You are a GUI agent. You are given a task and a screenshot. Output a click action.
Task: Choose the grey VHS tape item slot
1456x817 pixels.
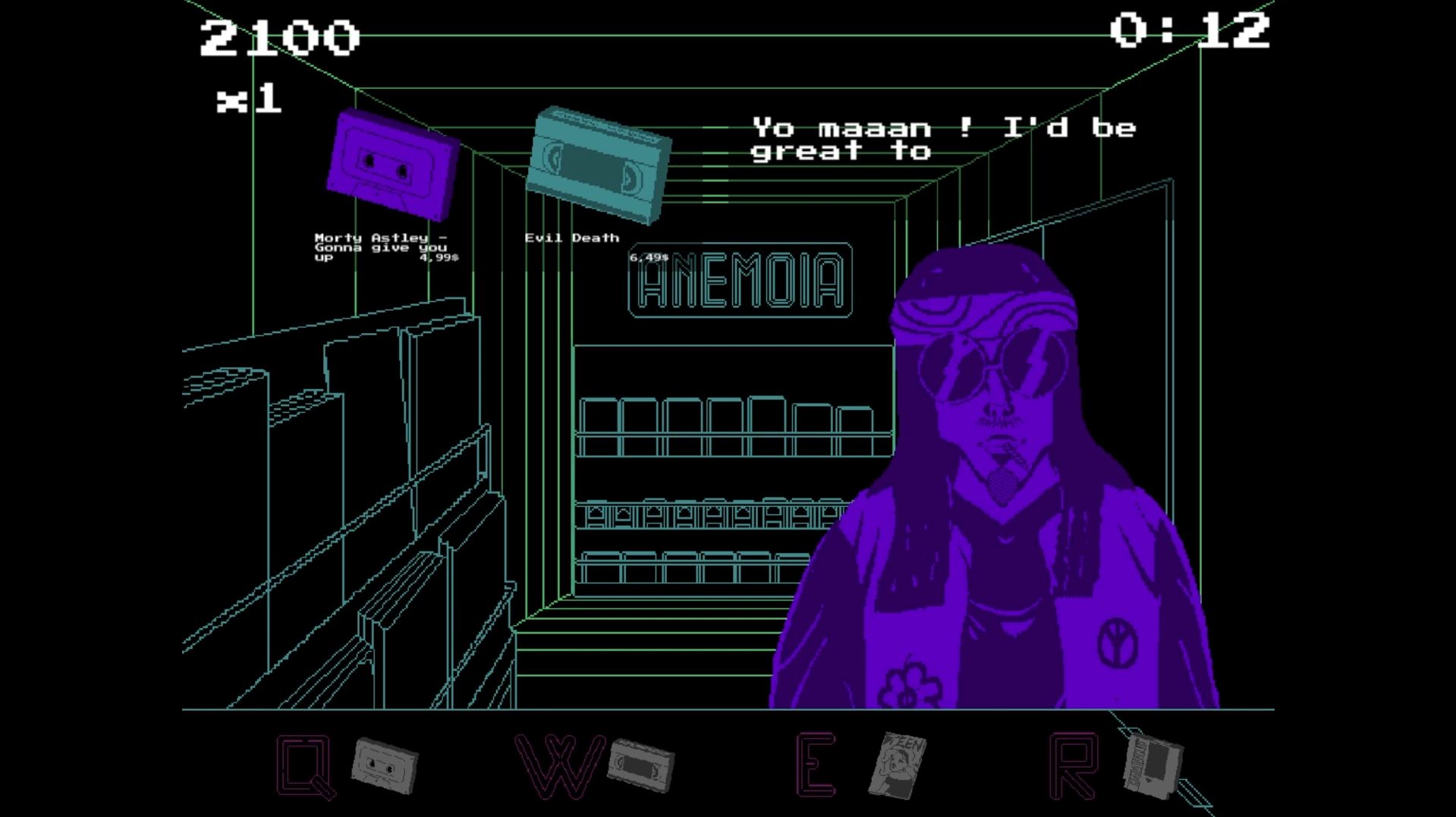point(641,766)
